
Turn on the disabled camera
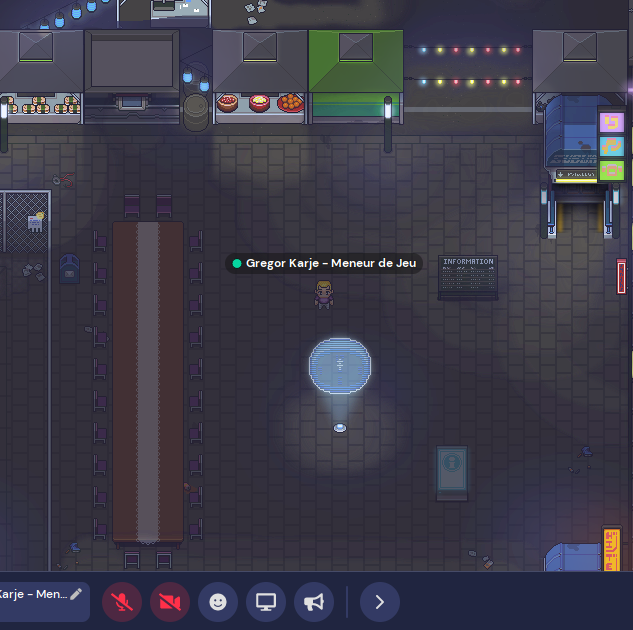(170, 602)
